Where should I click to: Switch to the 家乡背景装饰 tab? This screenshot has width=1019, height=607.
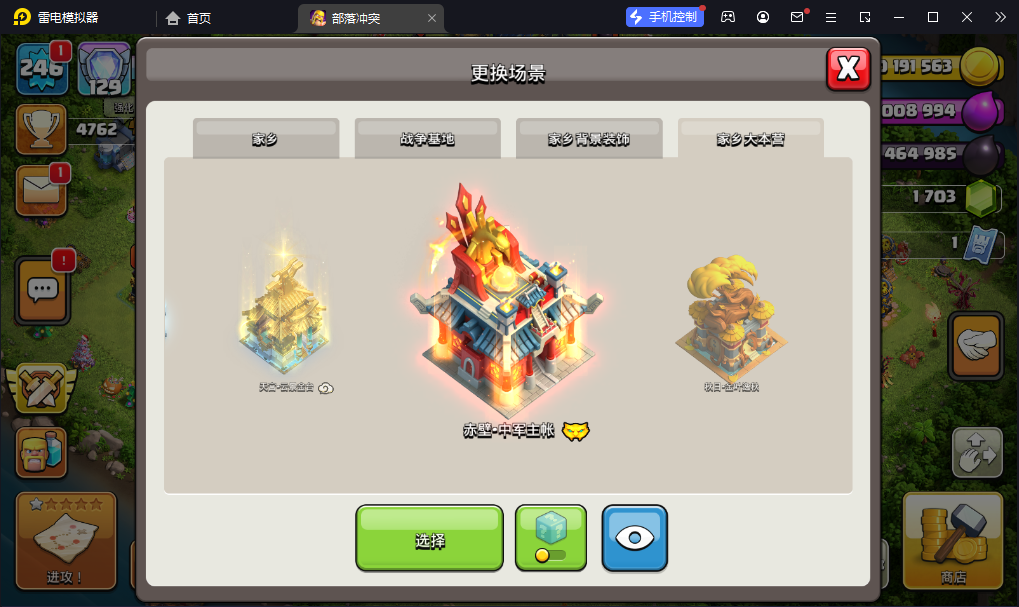tap(589, 139)
